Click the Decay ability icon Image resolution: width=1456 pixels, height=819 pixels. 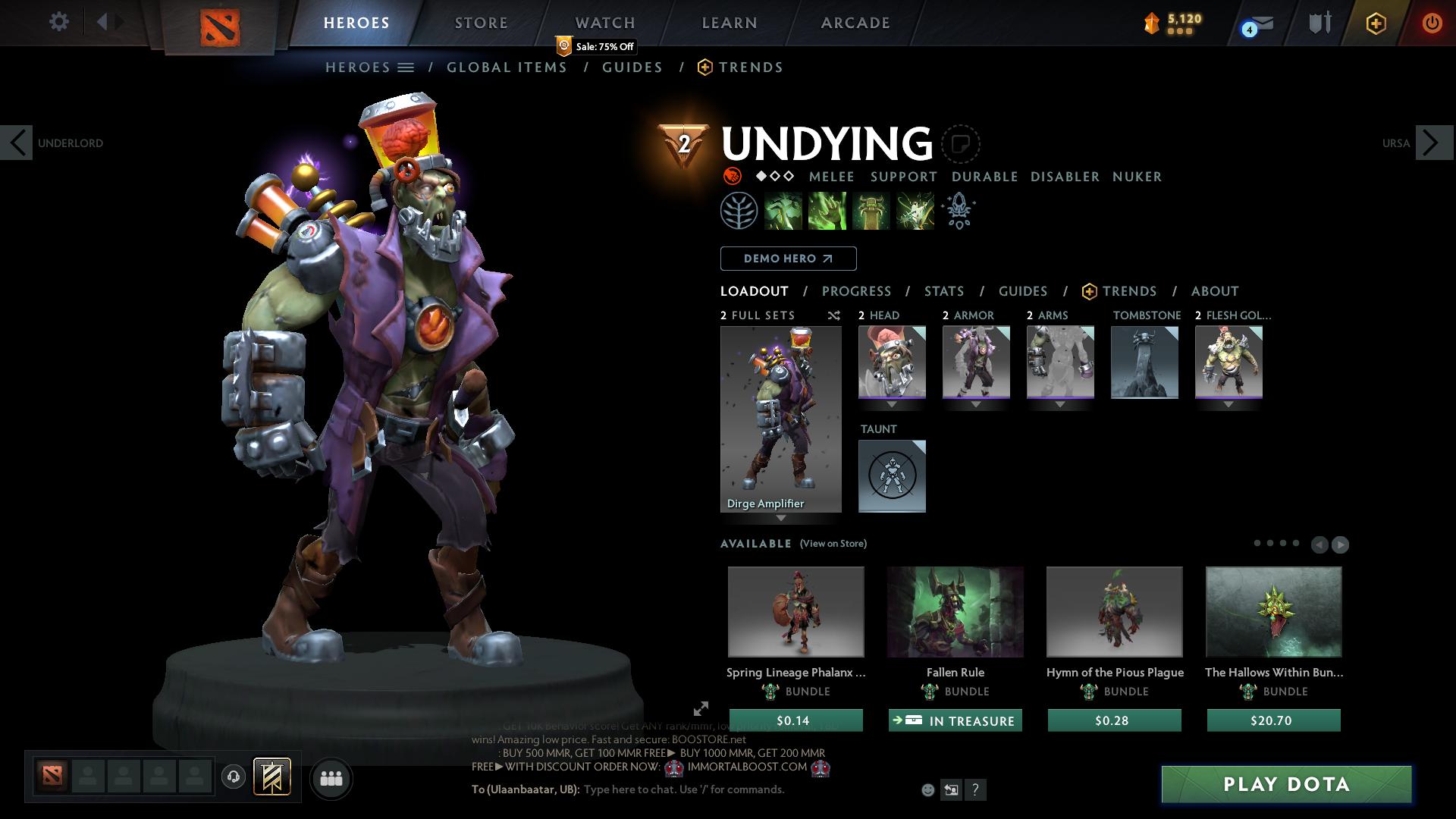tap(783, 210)
